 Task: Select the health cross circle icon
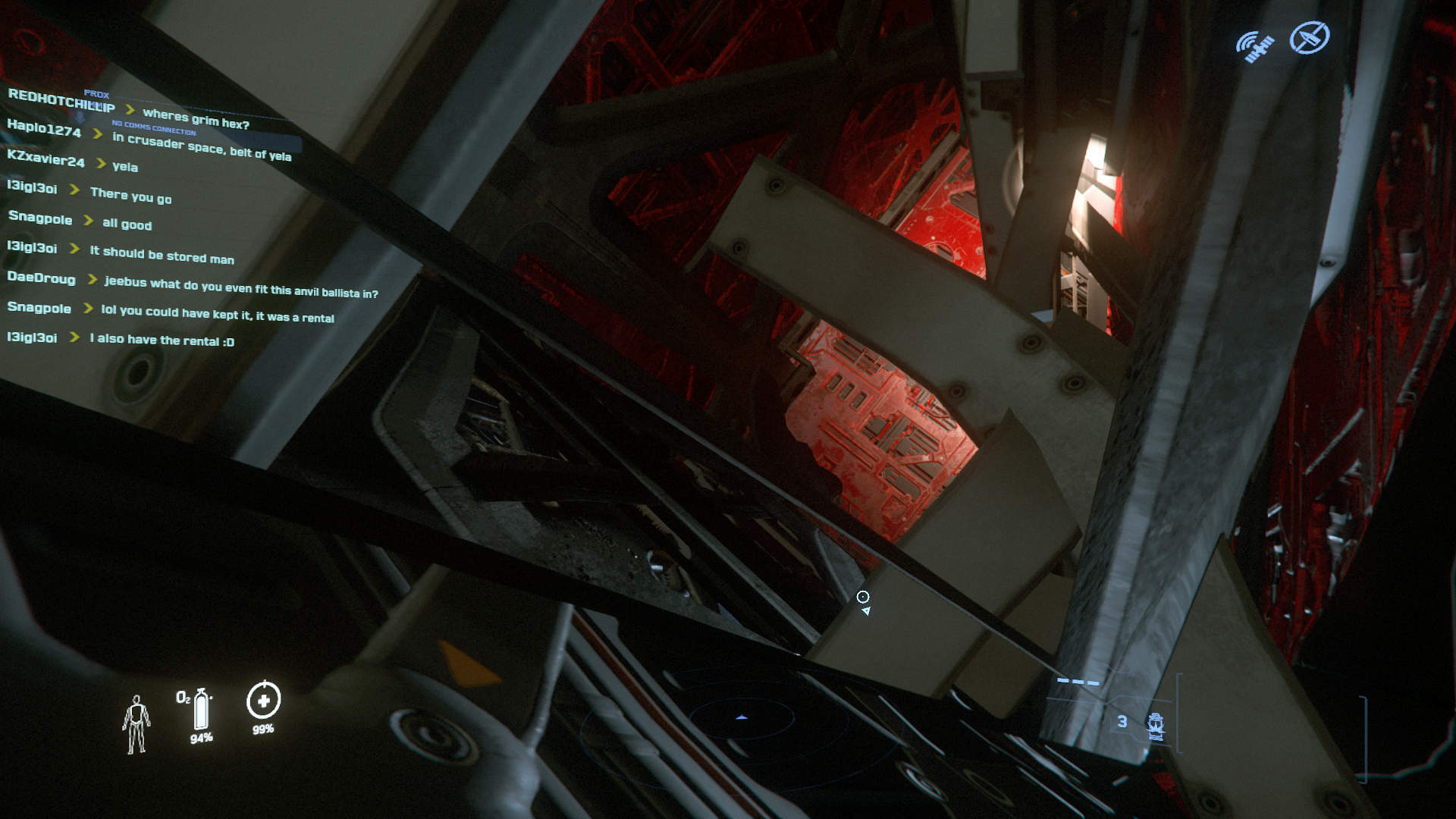pos(263,701)
